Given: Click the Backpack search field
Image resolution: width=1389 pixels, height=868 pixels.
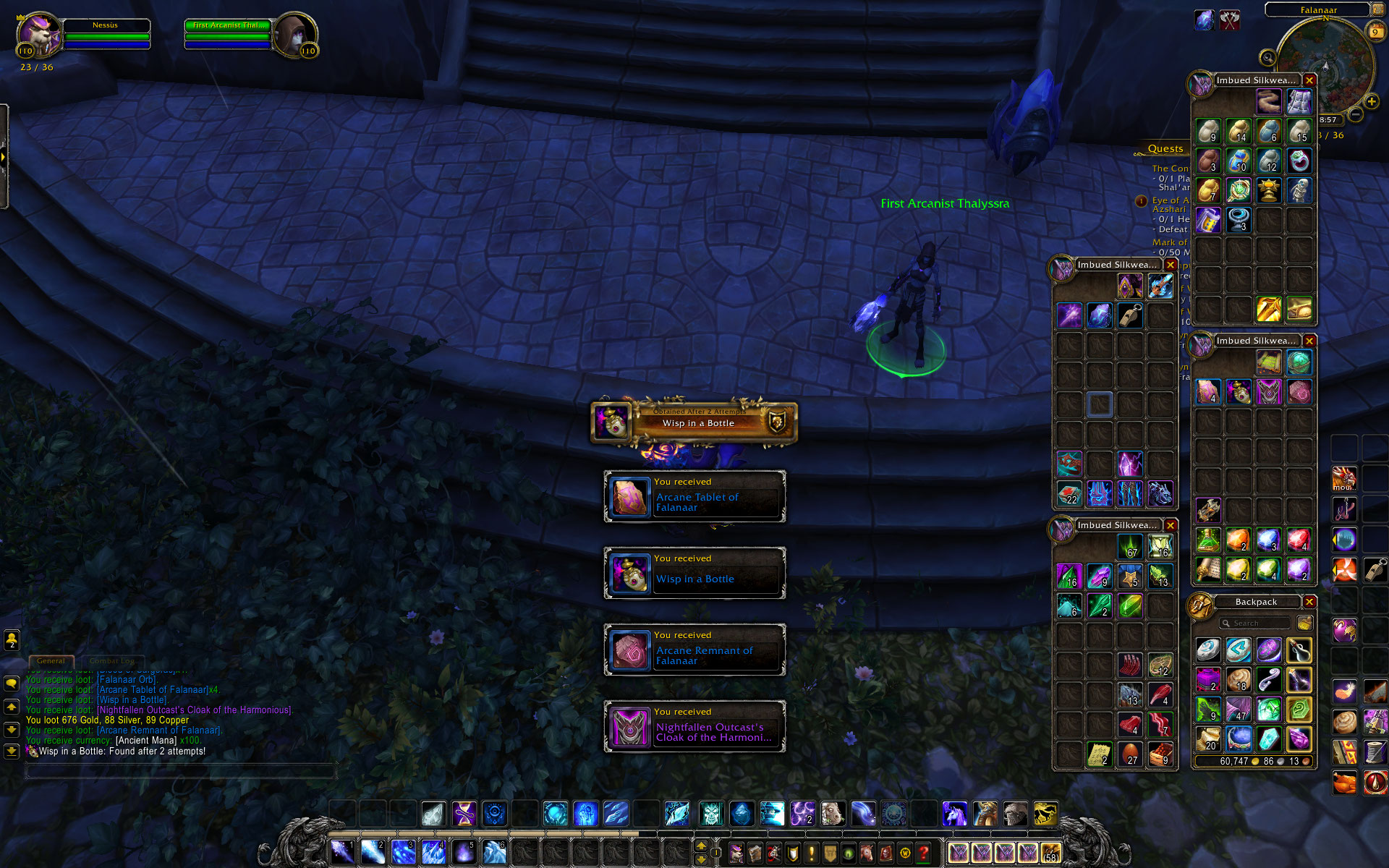Looking at the screenshot, I should 1256,623.
